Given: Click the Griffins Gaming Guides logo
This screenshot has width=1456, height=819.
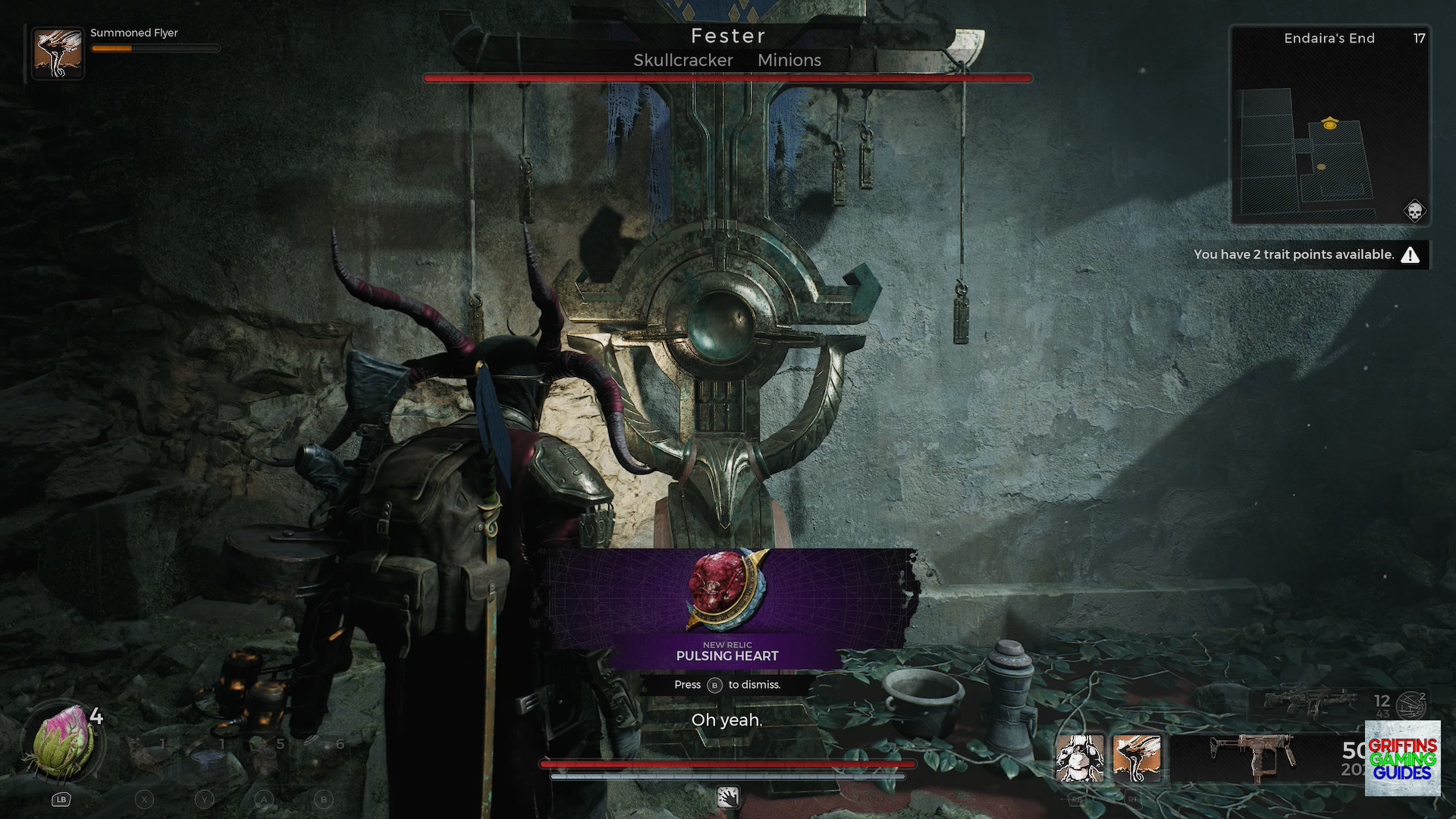Looking at the screenshot, I should [1401, 758].
